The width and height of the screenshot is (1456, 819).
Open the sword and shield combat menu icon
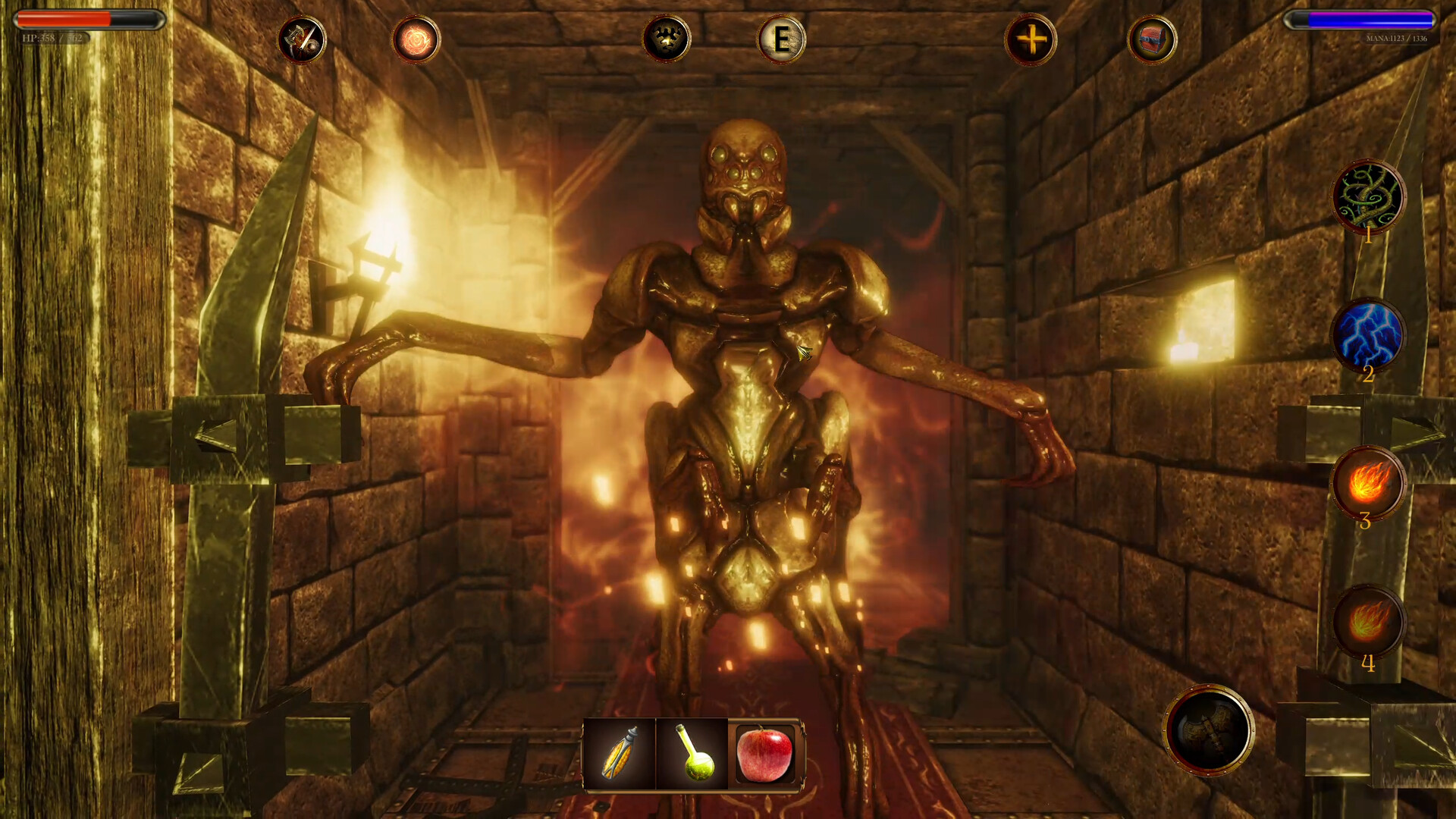click(x=301, y=40)
